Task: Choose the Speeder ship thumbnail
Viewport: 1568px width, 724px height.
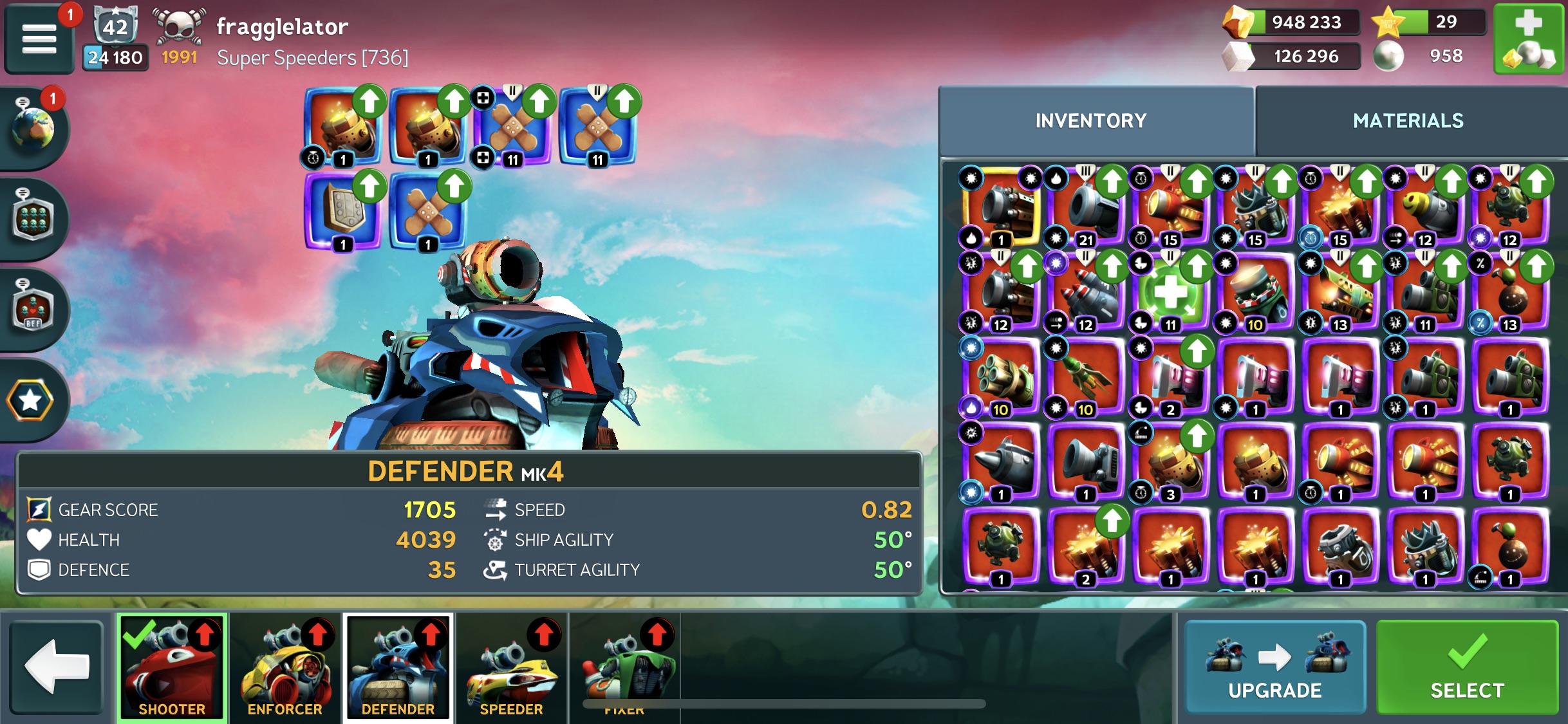Action: [512, 667]
